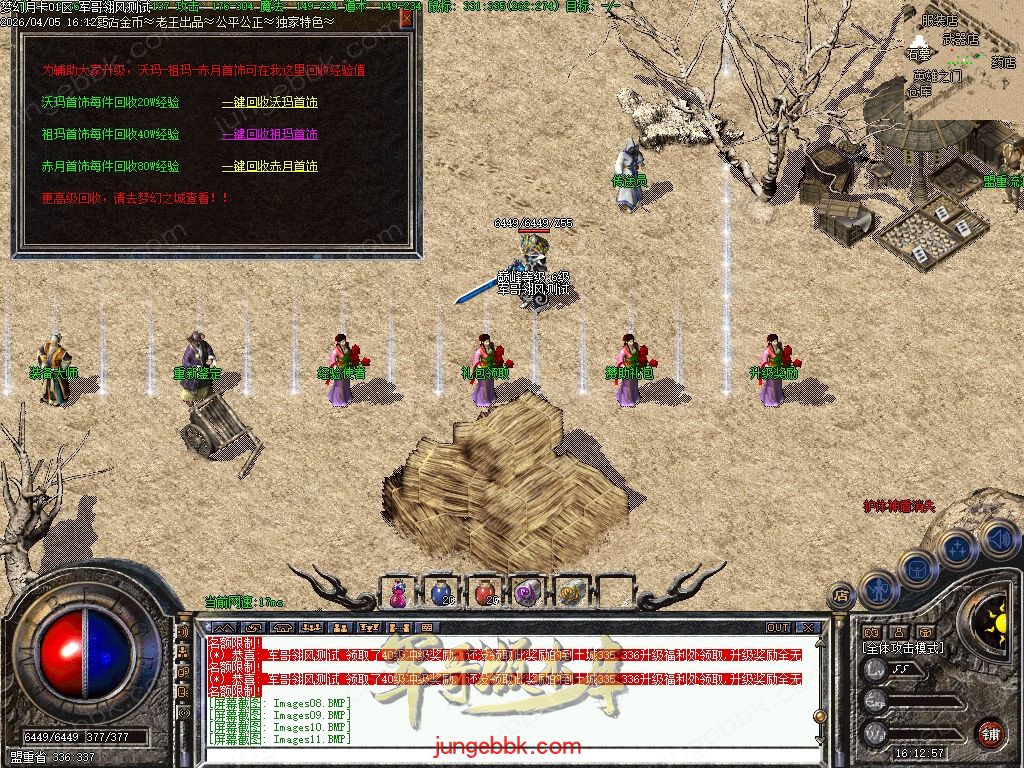Close the accessory recycling dialog
The height and width of the screenshot is (768, 1024).
coord(407,17)
